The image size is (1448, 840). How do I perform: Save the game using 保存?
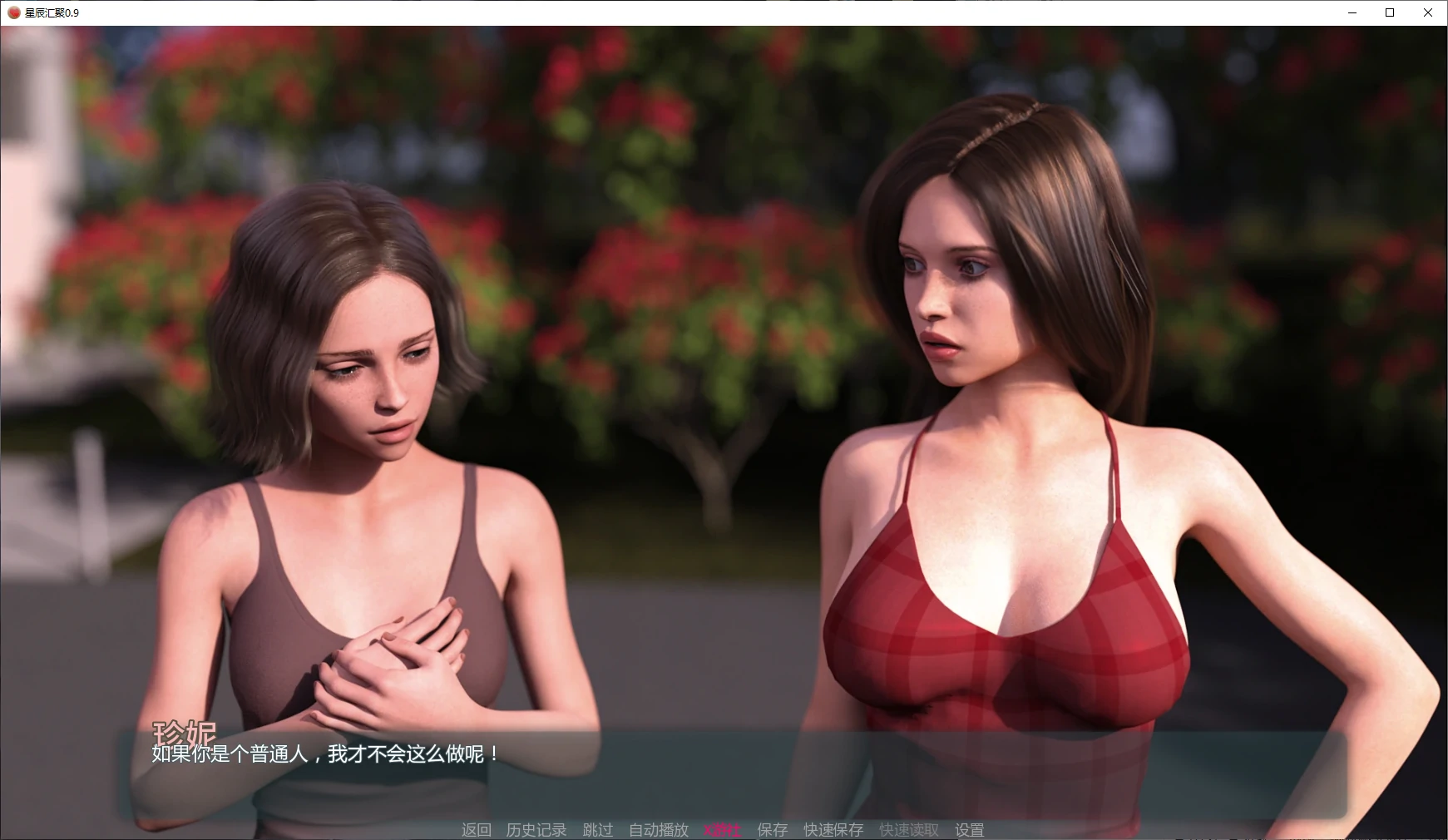tap(772, 829)
